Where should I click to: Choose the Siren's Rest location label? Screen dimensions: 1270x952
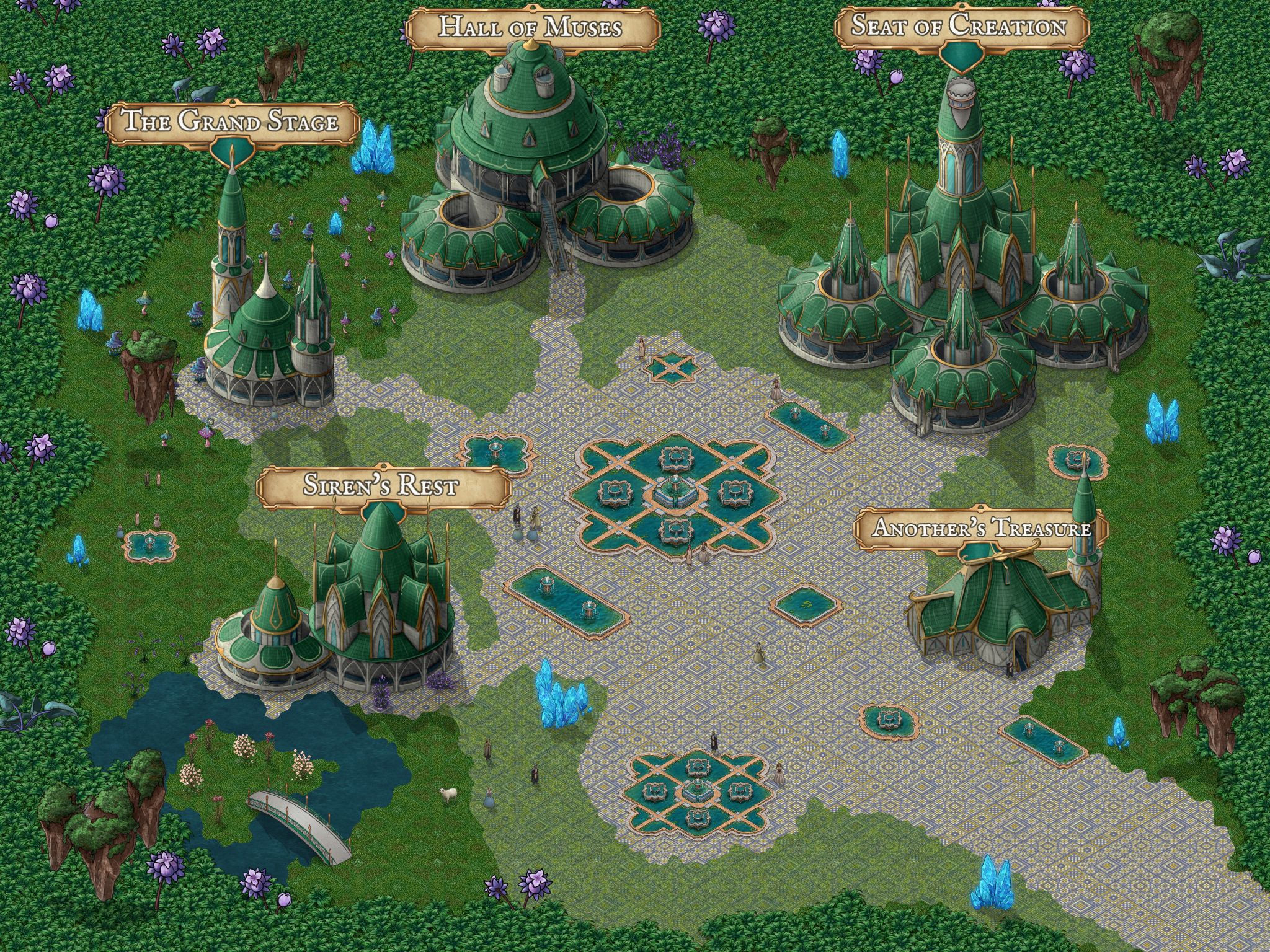(x=380, y=486)
